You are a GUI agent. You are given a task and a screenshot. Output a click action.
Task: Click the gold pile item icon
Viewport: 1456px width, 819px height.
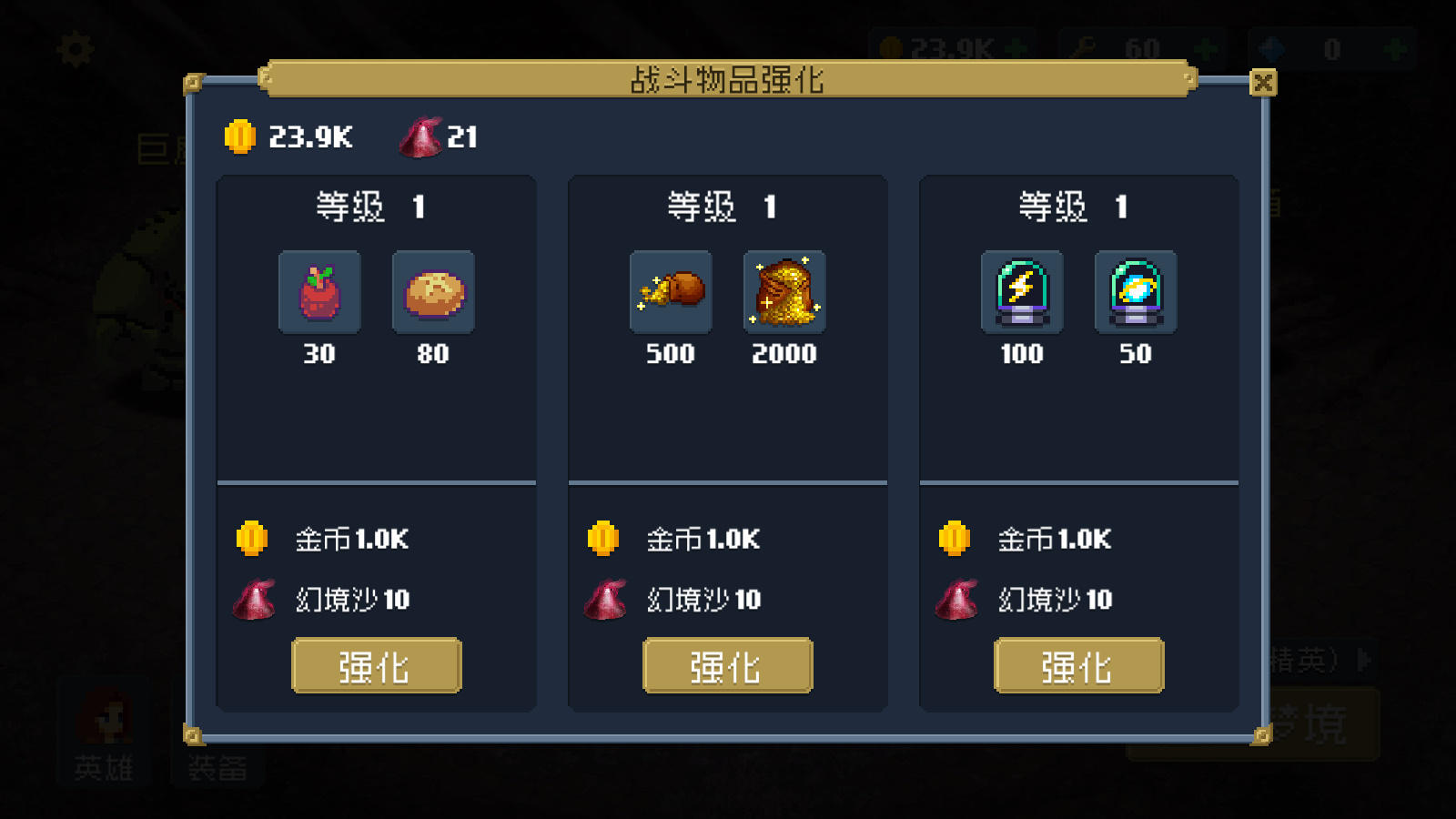coord(784,291)
